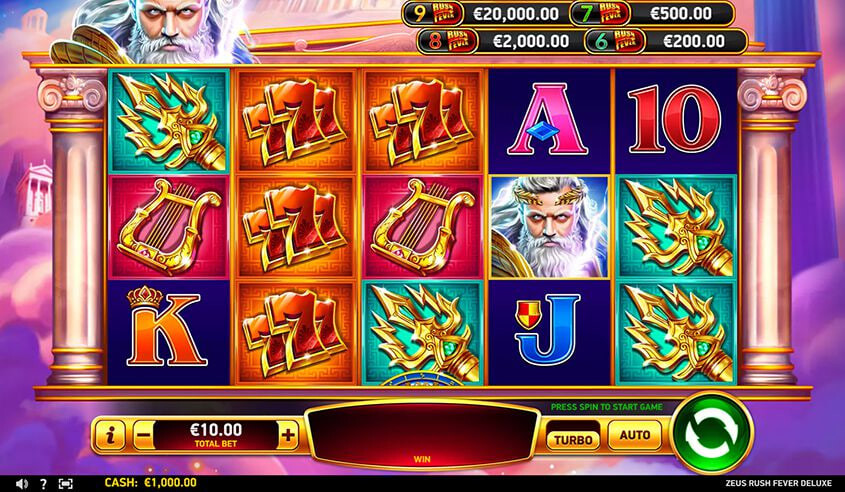Open the Auto spin options

[x=634, y=435]
